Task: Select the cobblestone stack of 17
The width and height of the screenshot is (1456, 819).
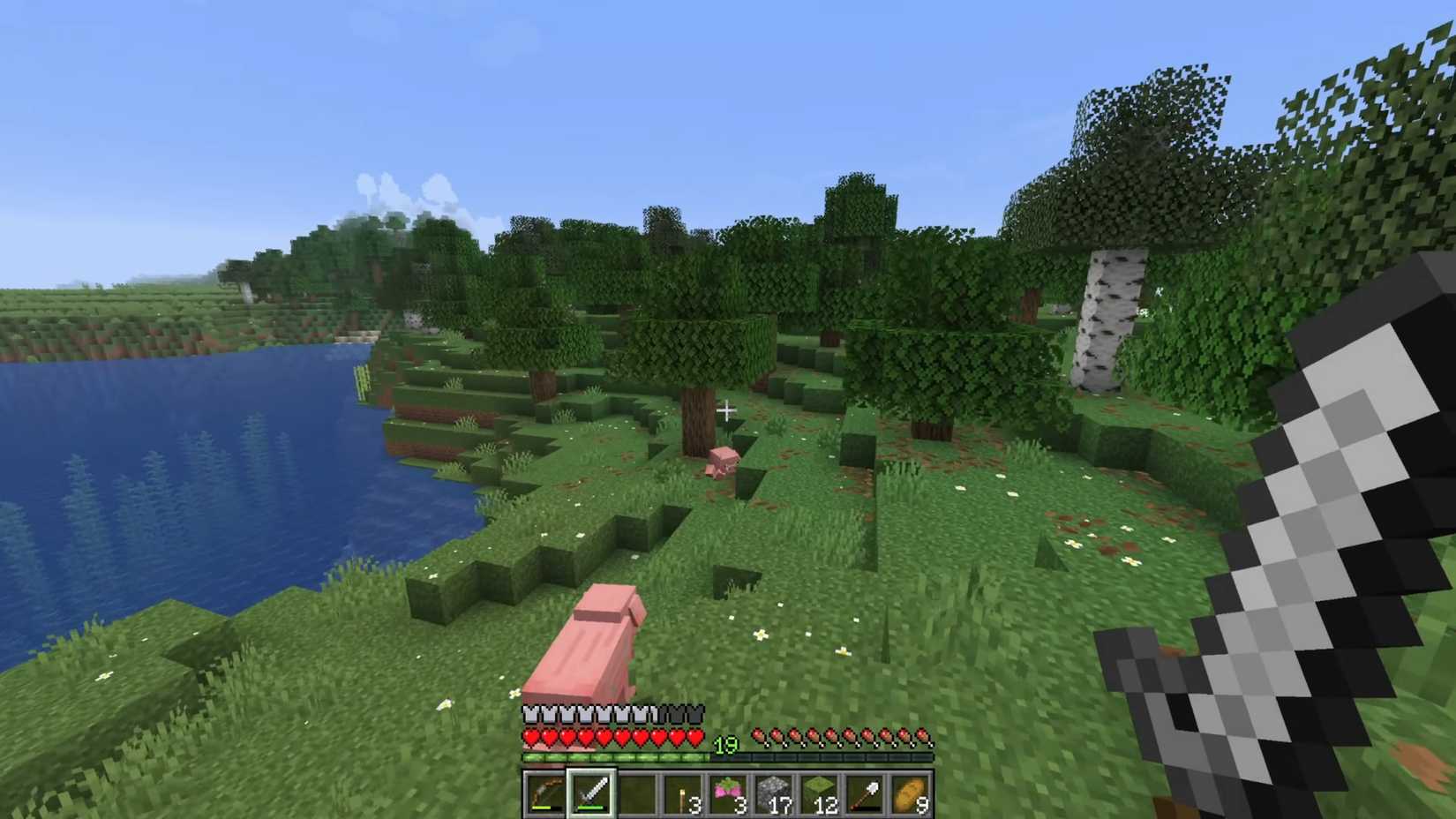Action: [x=772, y=792]
